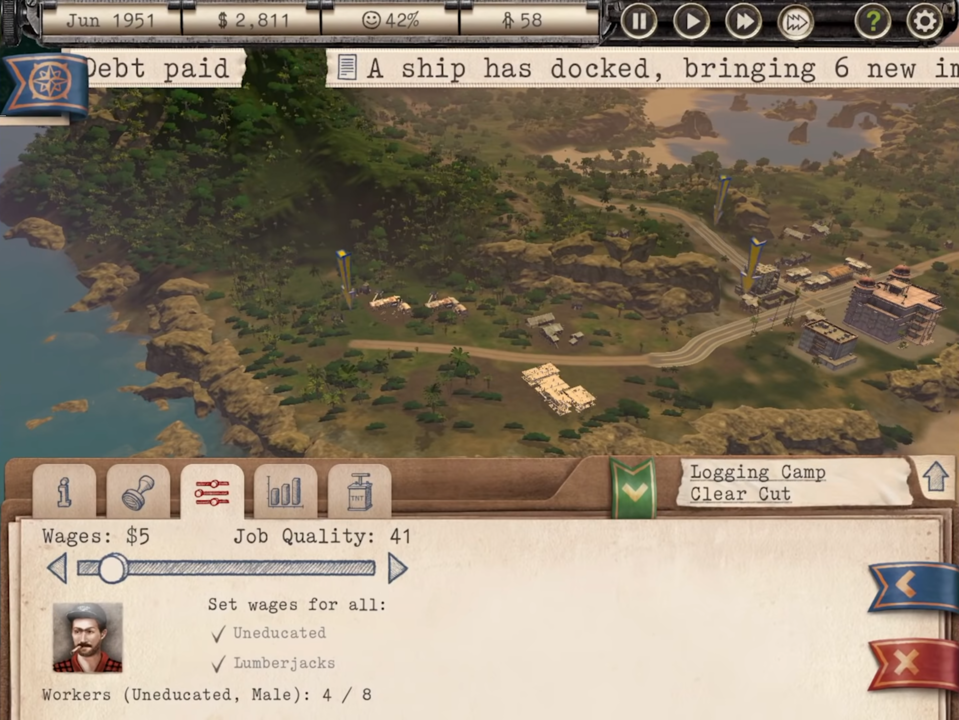The width and height of the screenshot is (959, 720).
Task: Open the settings gear menu
Action: coord(924,21)
